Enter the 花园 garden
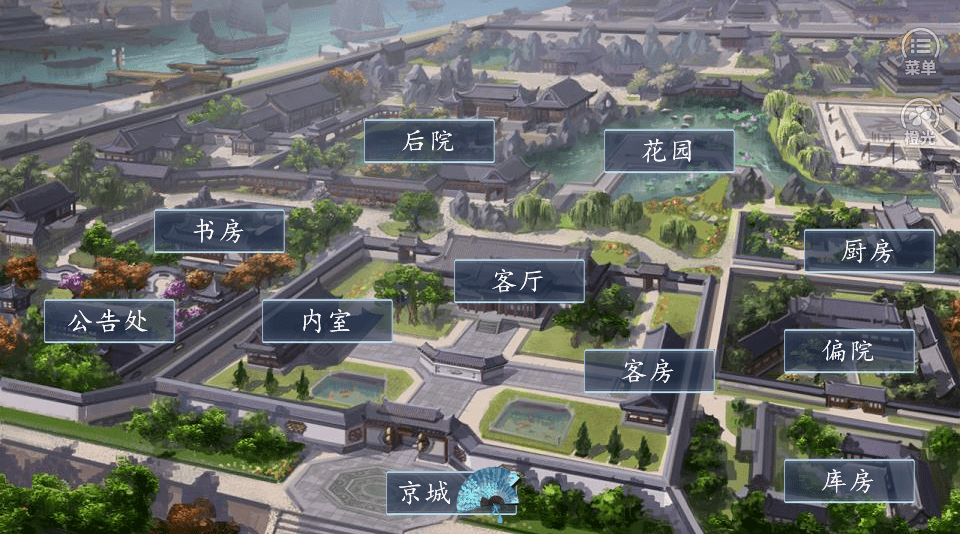Image resolution: width=960 pixels, height=534 pixels. click(x=668, y=152)
